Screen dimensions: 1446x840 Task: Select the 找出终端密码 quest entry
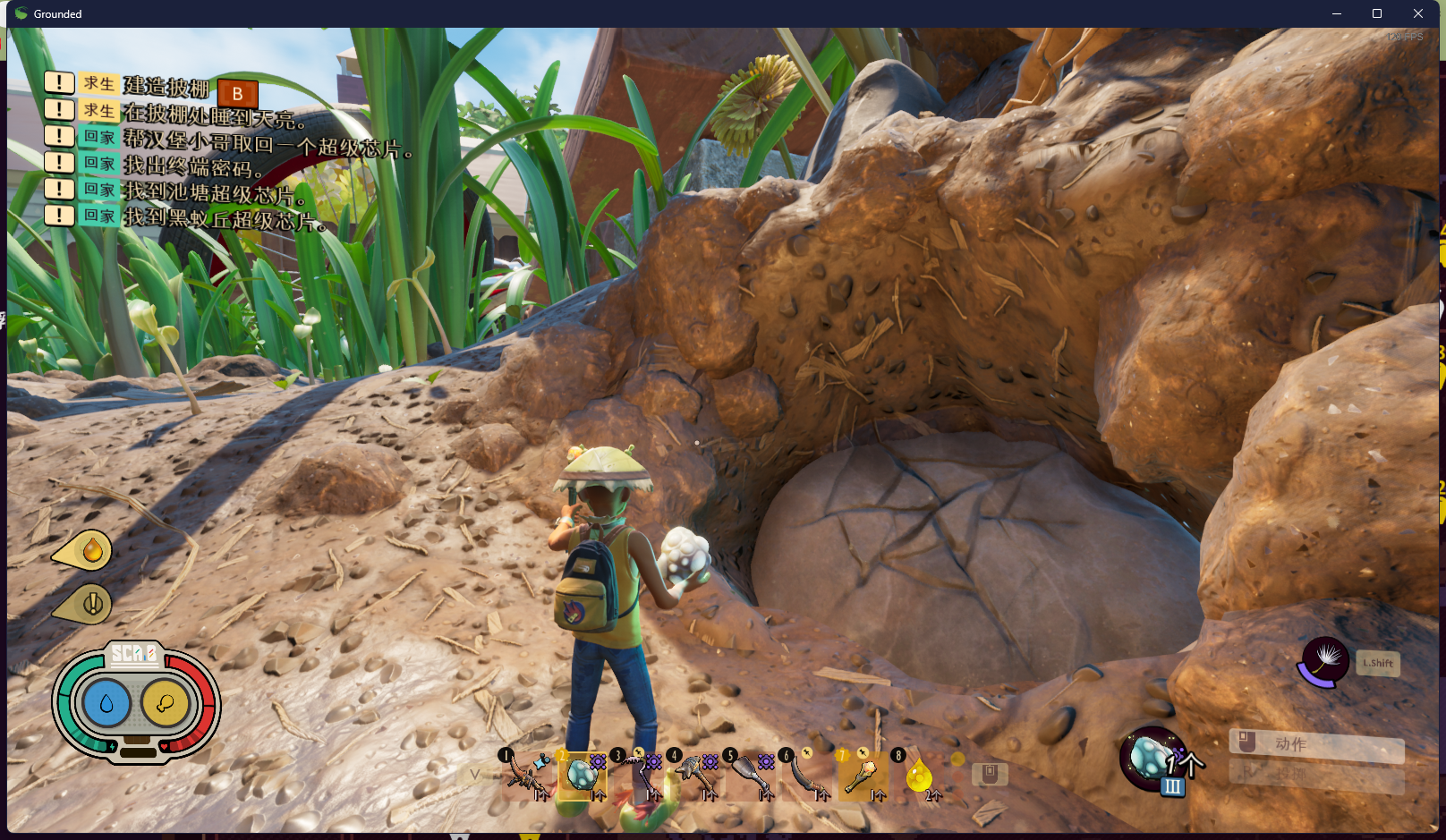coord(192,165)
